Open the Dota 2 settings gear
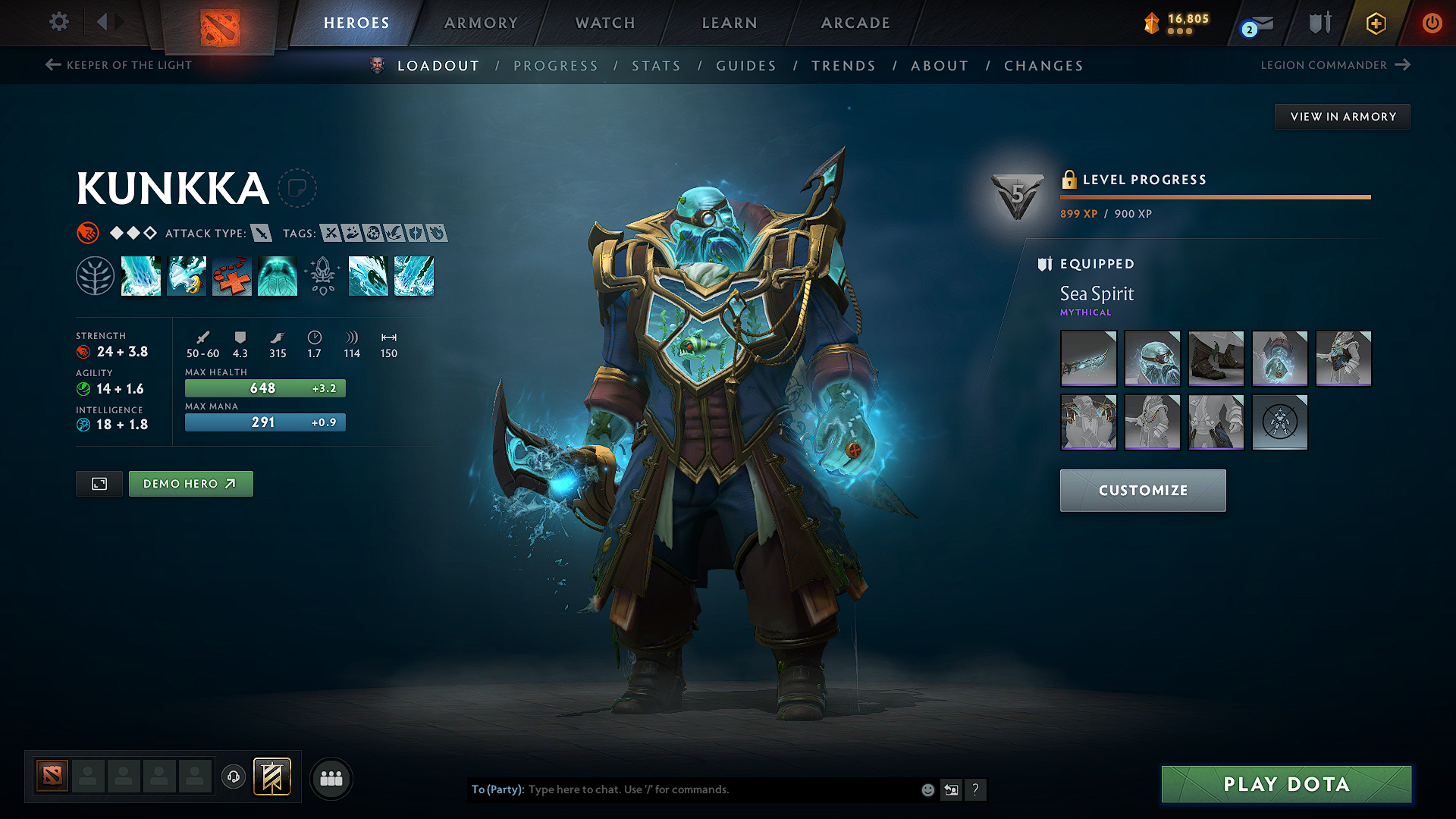1456x819 pixels. 58,23
